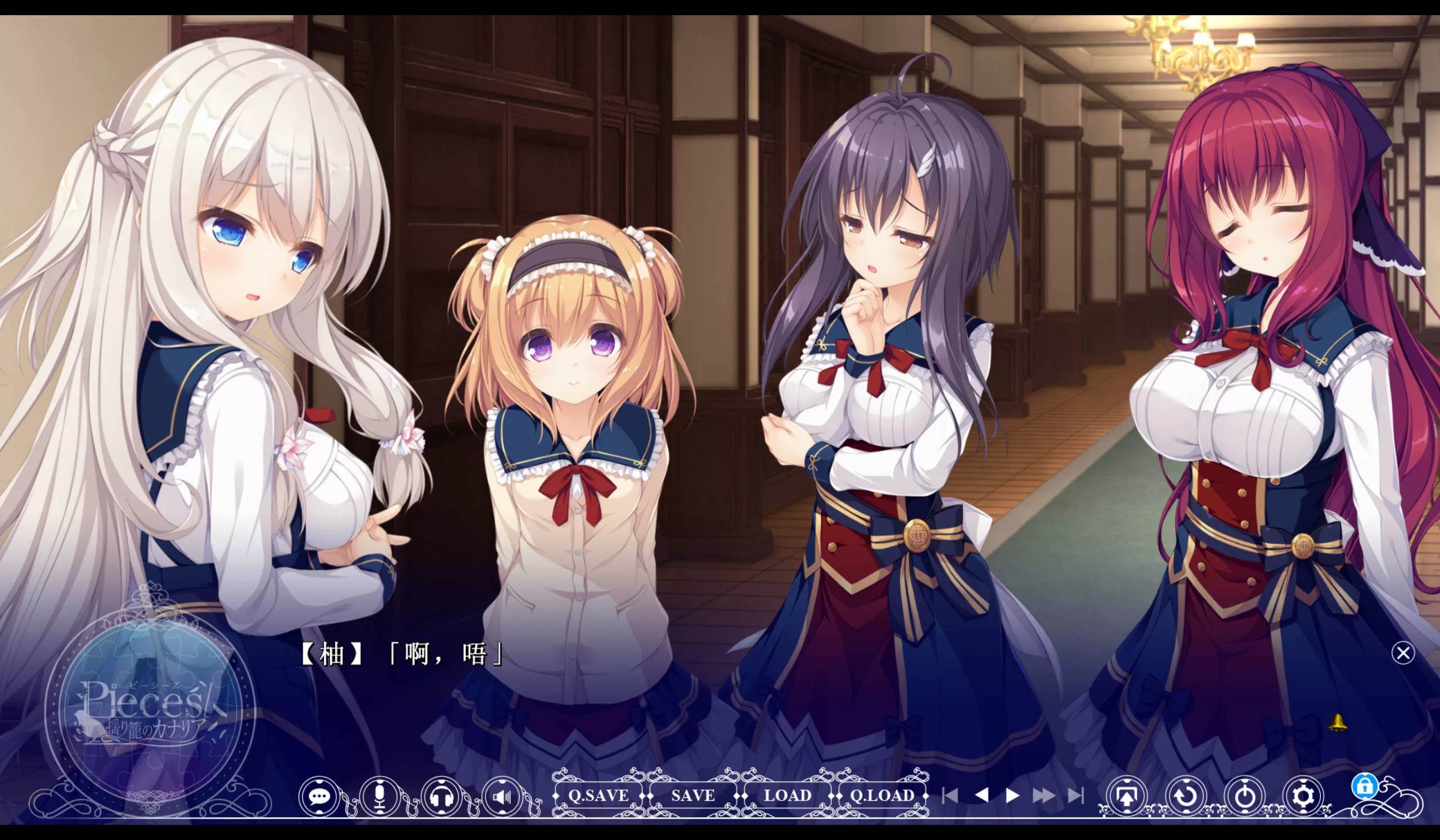The width and height of the screenshot is (1440, 840).
Task: Fast-forward text with double arrow
Action: (x=1043, y=796)
